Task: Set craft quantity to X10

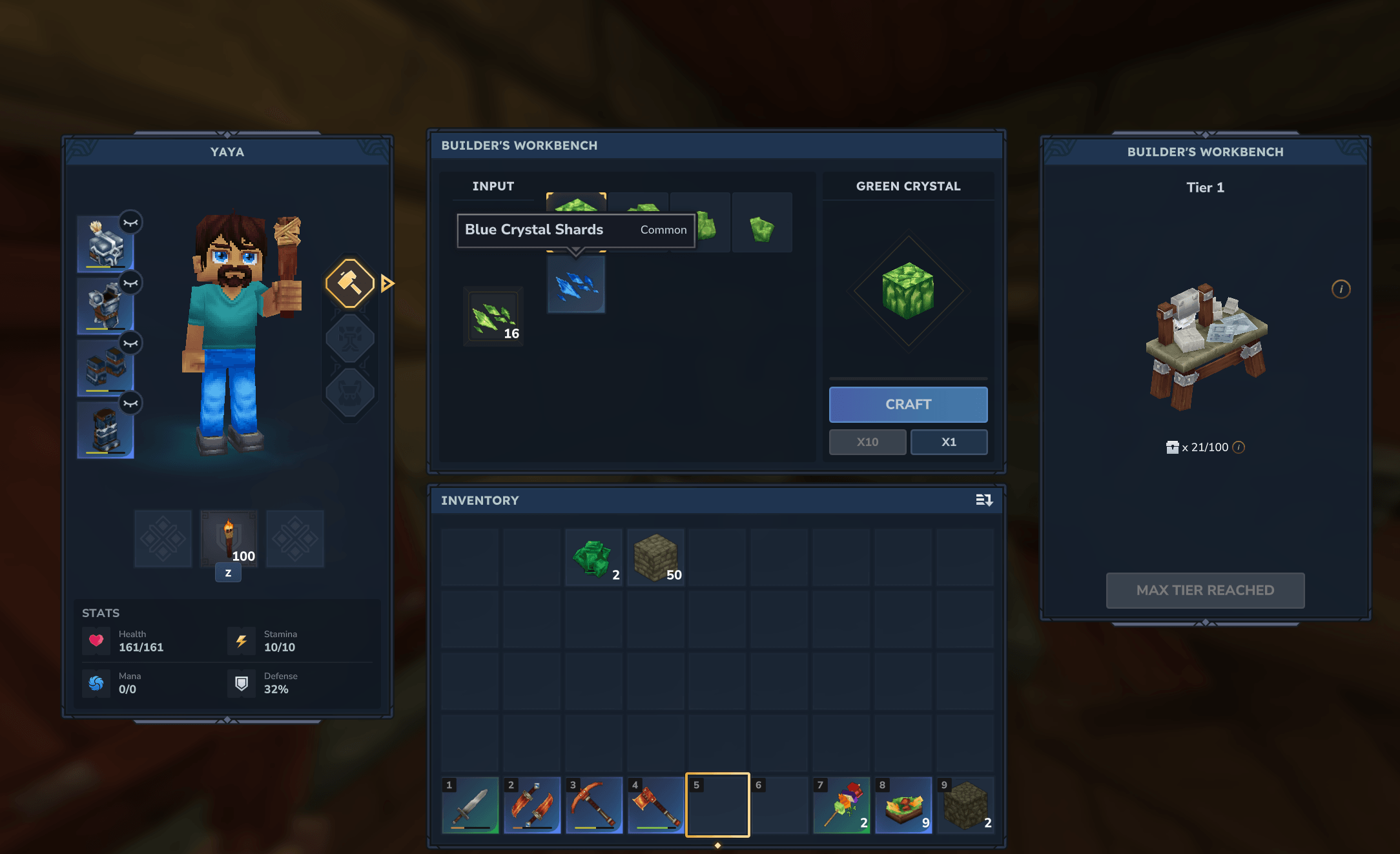Action: (x=867, y=442)
